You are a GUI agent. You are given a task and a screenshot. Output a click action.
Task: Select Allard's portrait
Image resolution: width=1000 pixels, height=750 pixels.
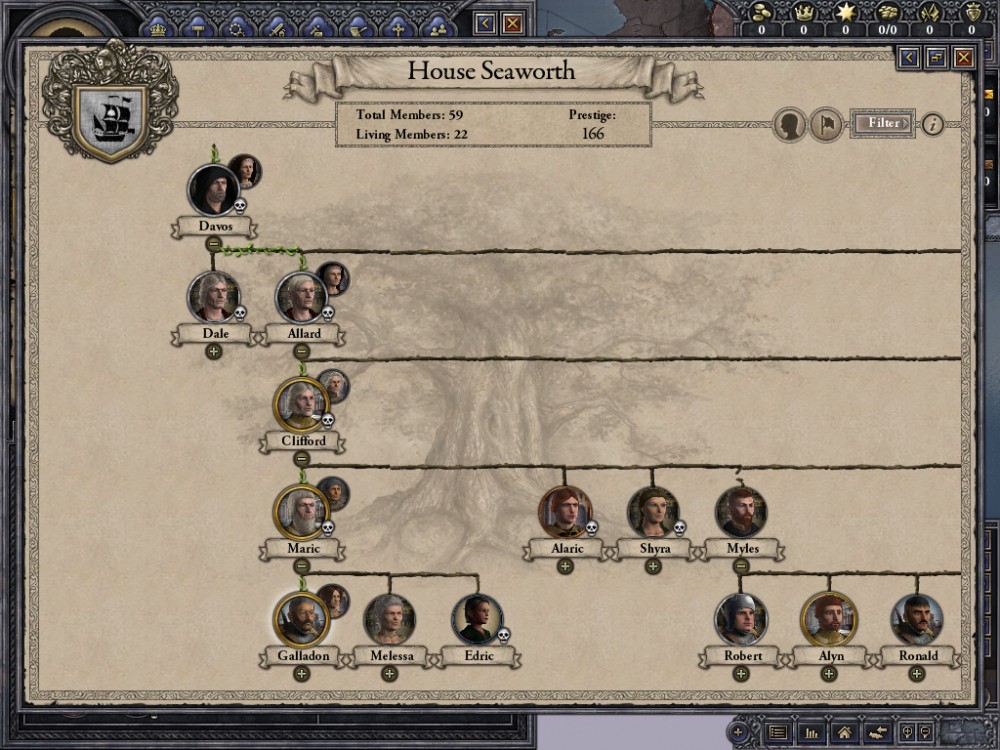coord(301,297)
